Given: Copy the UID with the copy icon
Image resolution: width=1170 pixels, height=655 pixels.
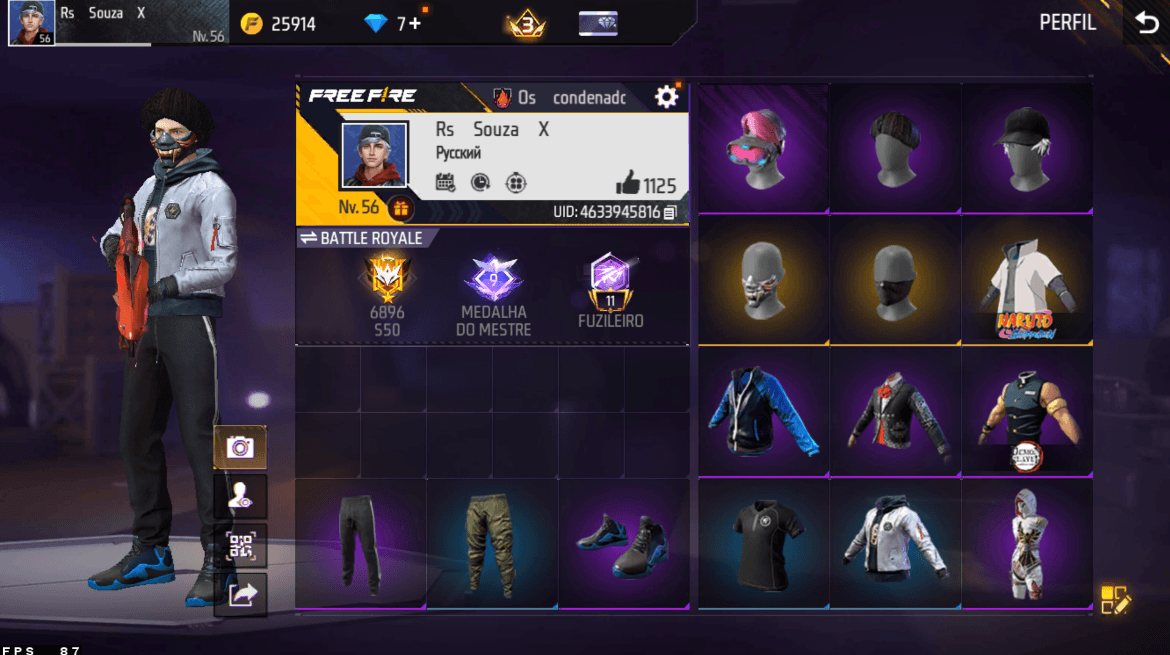Looking at the screenshot, I should [x=670, y=212].
